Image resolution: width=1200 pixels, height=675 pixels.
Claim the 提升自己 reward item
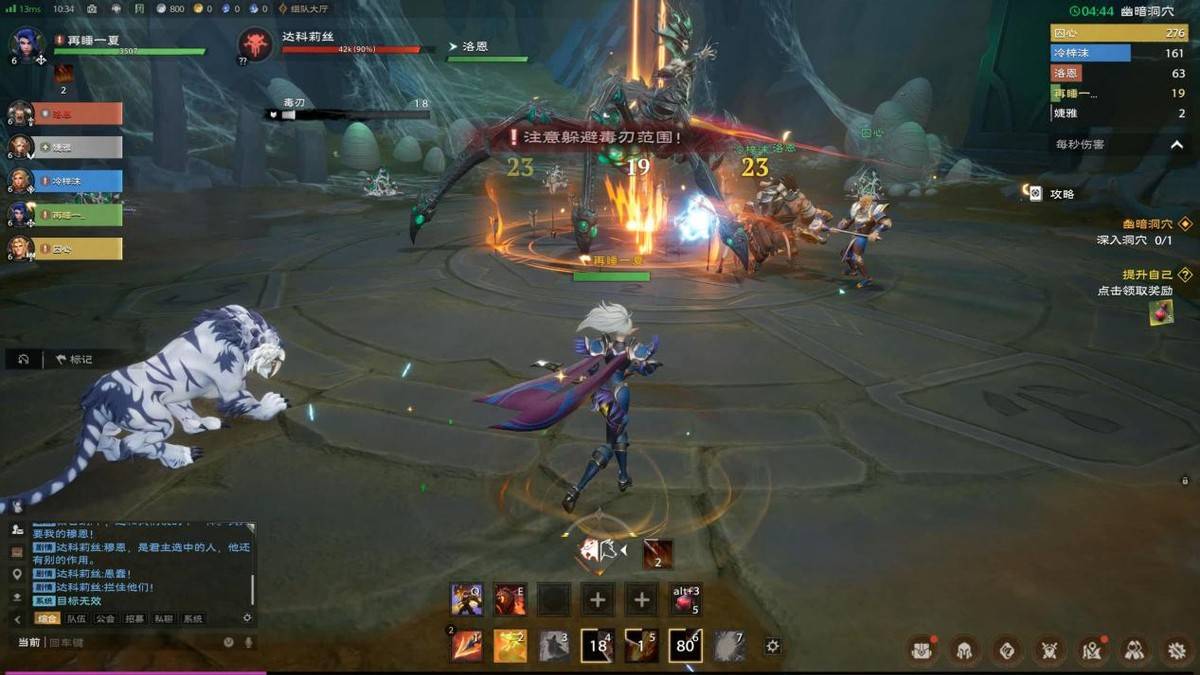[x=1161, y=312]
